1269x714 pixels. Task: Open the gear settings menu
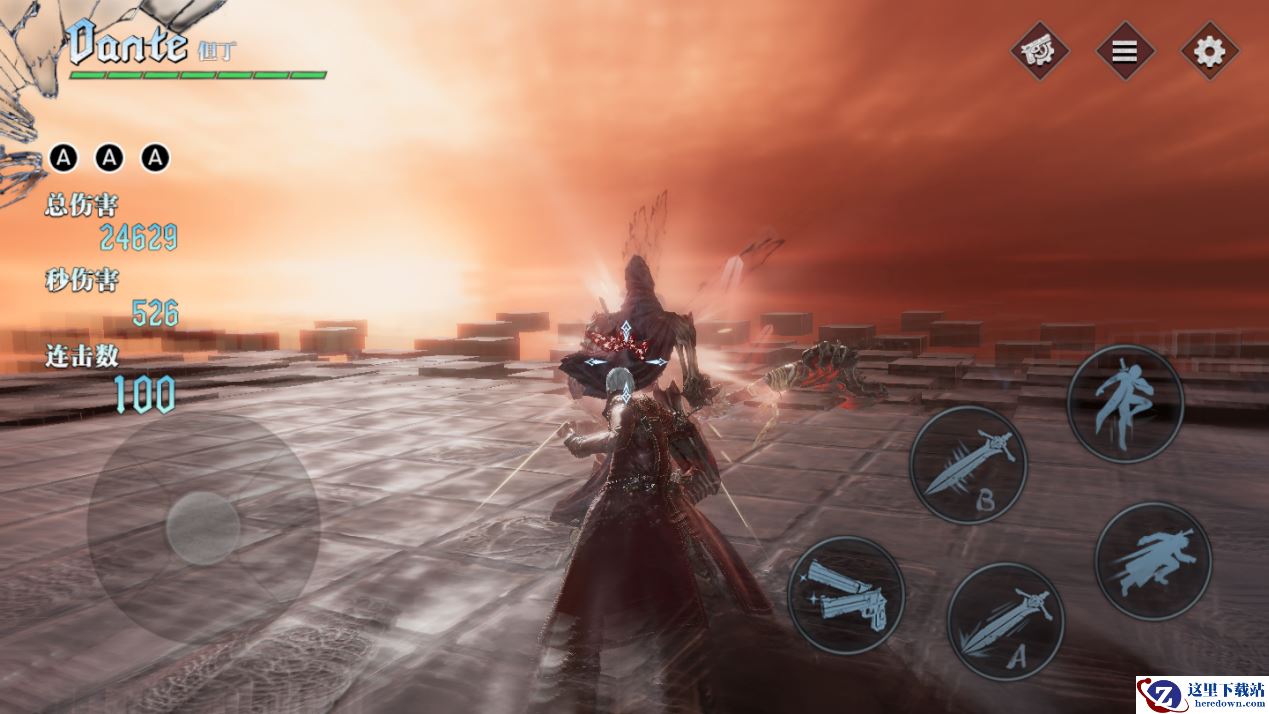(1210, 51)
